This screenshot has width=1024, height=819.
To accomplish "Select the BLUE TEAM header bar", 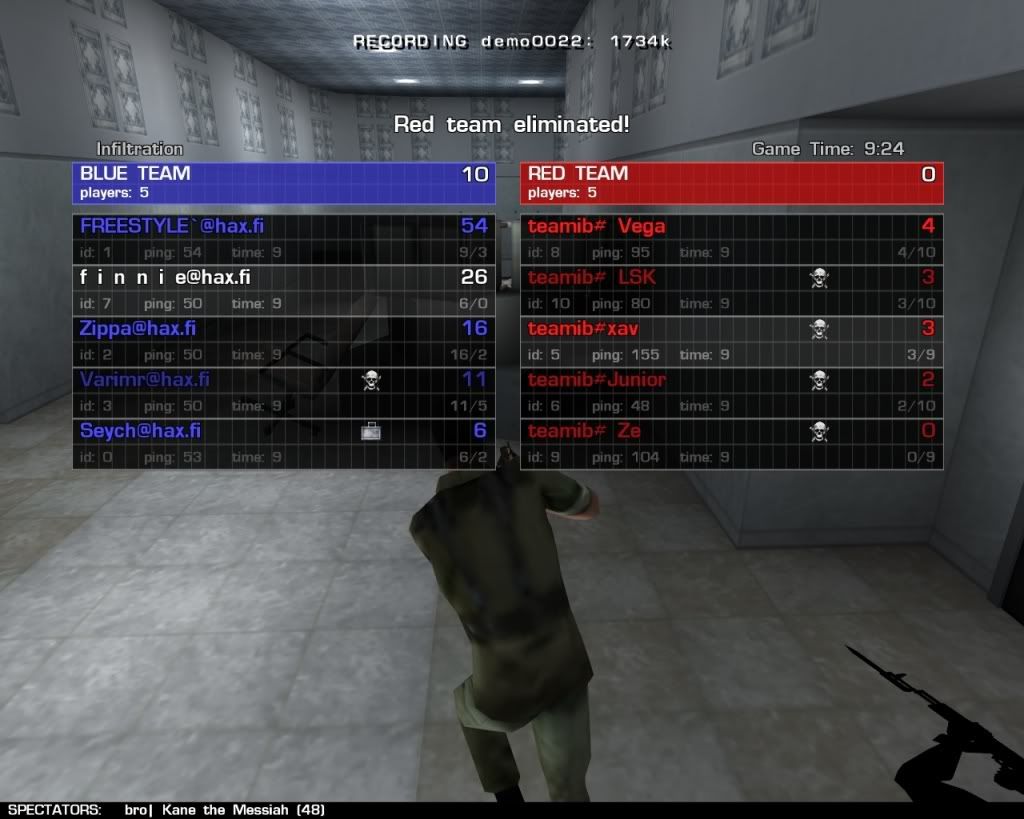I will [283, 183].
